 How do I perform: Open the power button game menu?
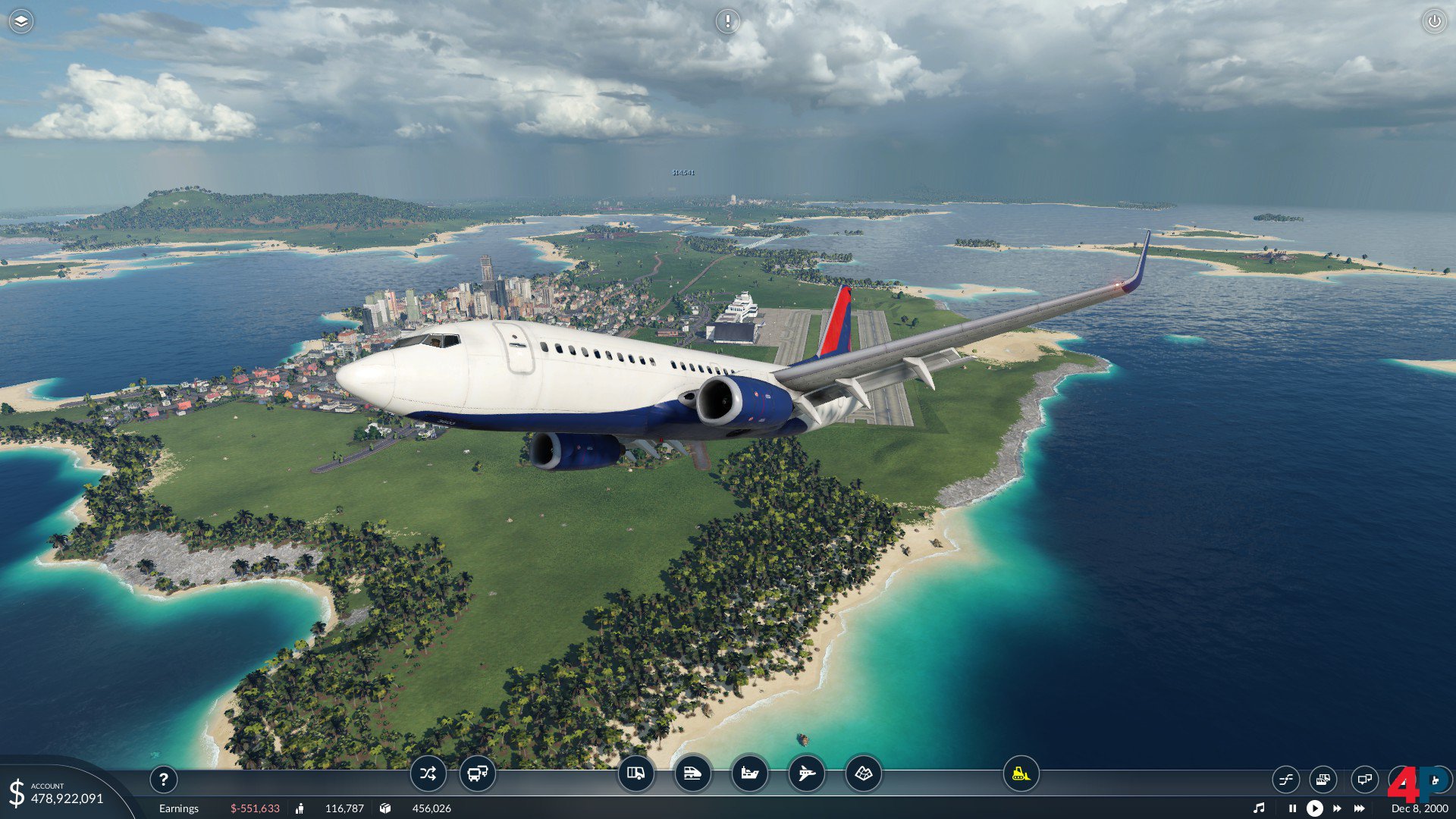tap(1434, 21)
